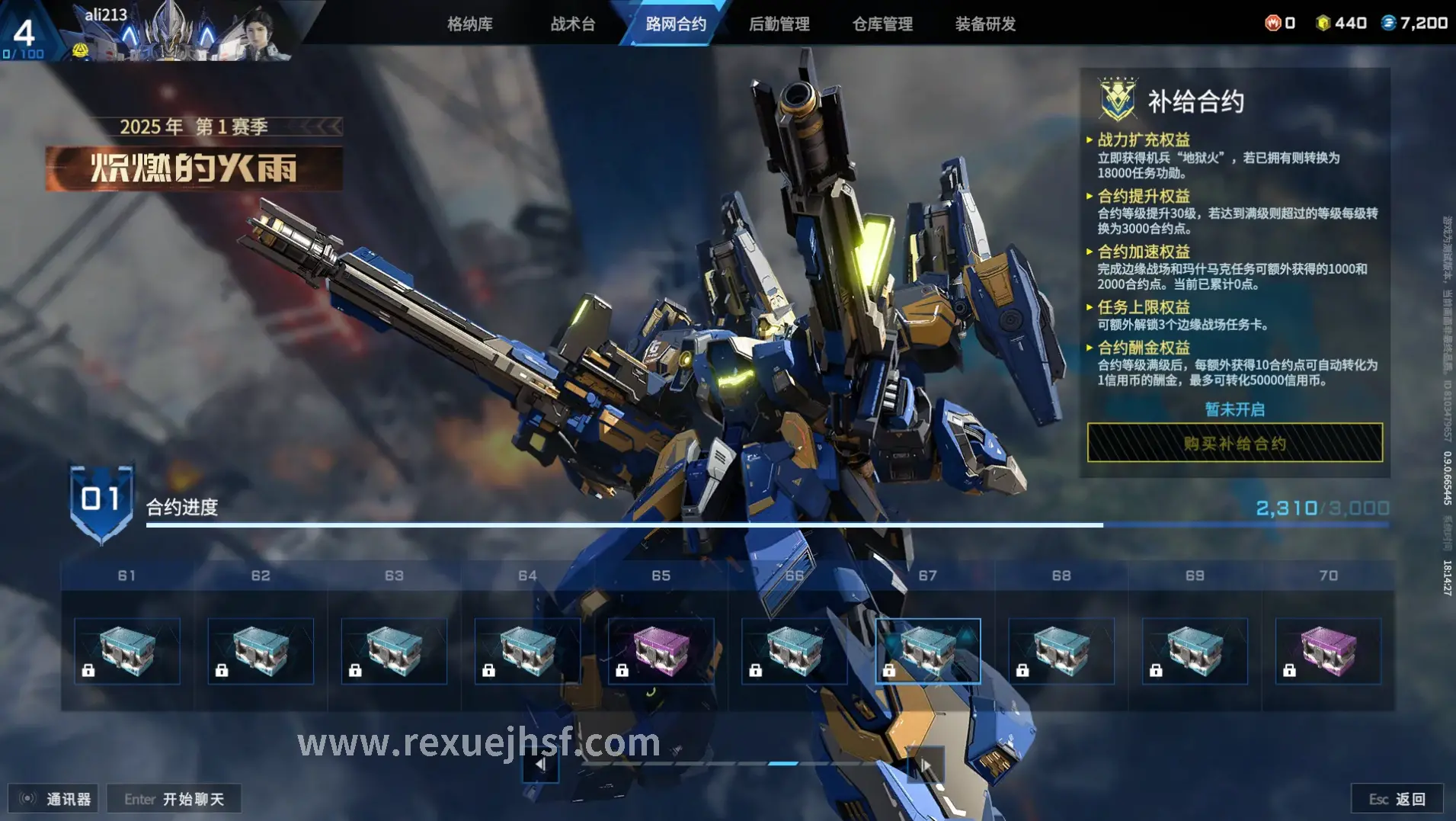Open the 通讯器 communicator
Image resolution: width=1456 pixels, height=821 pixels.
[53, 798]
